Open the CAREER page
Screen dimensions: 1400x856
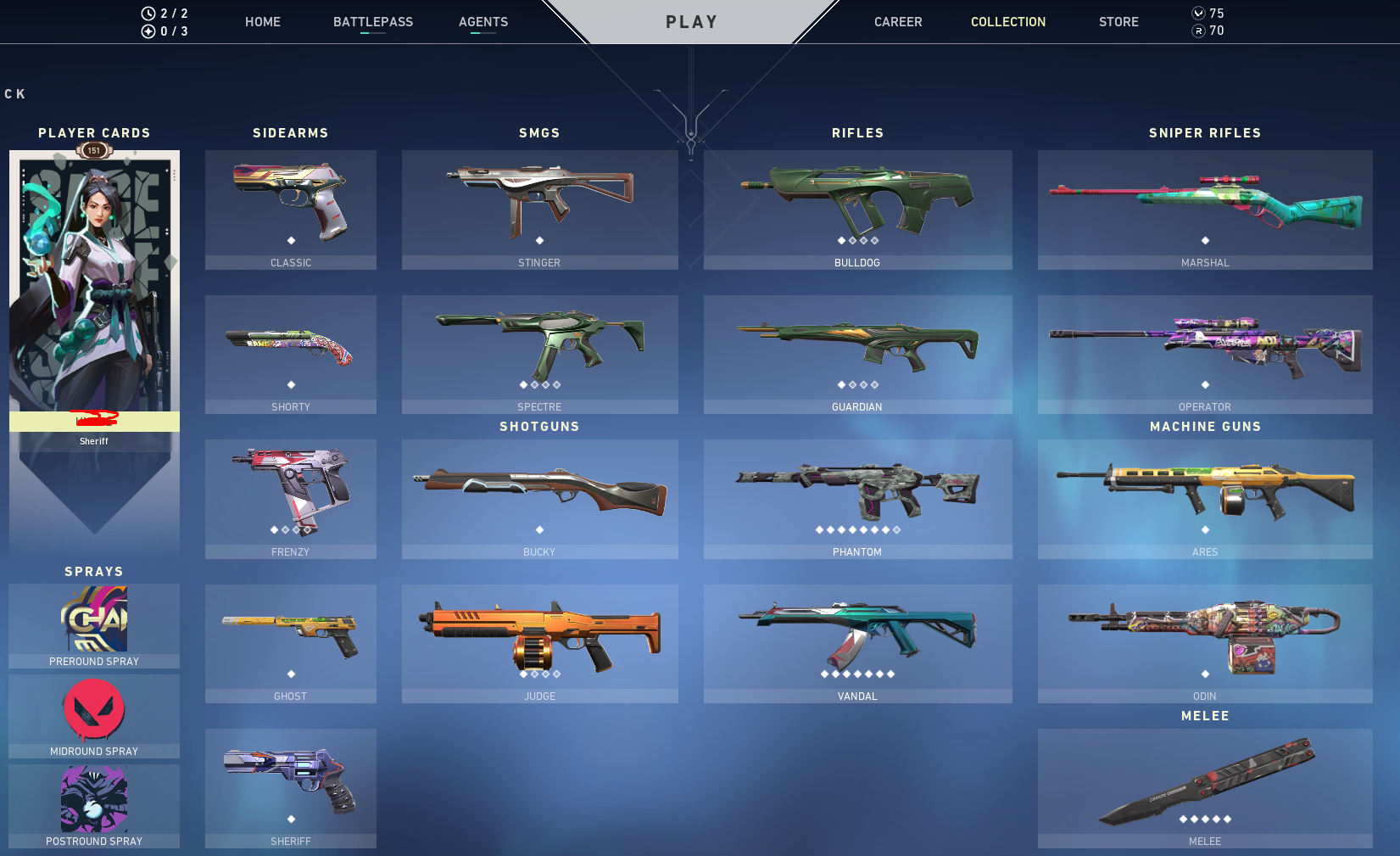pyautogui.click(x=898, y=21)
